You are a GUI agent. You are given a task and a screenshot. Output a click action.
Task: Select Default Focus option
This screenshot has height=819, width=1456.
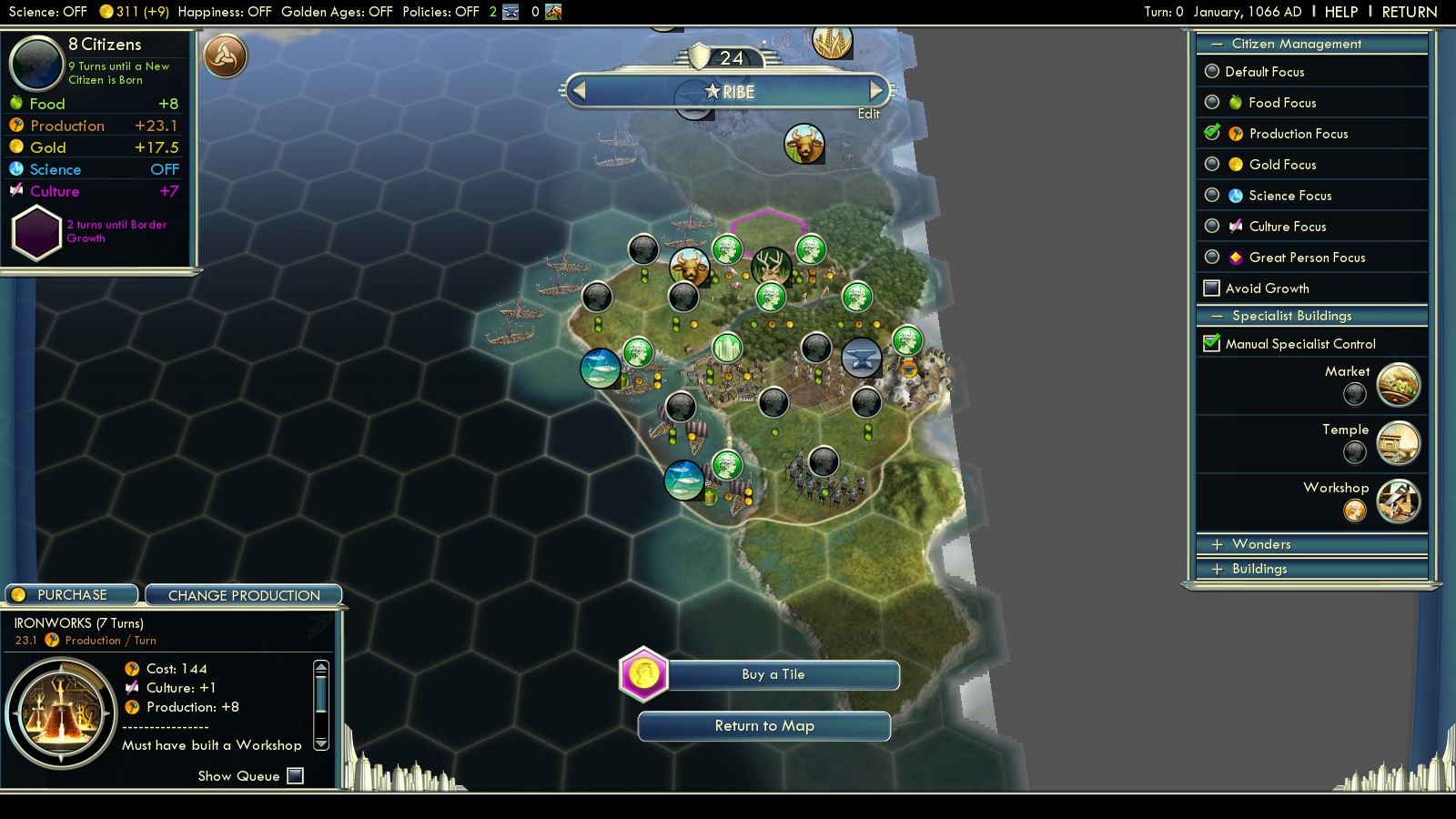pos(1212,72)
